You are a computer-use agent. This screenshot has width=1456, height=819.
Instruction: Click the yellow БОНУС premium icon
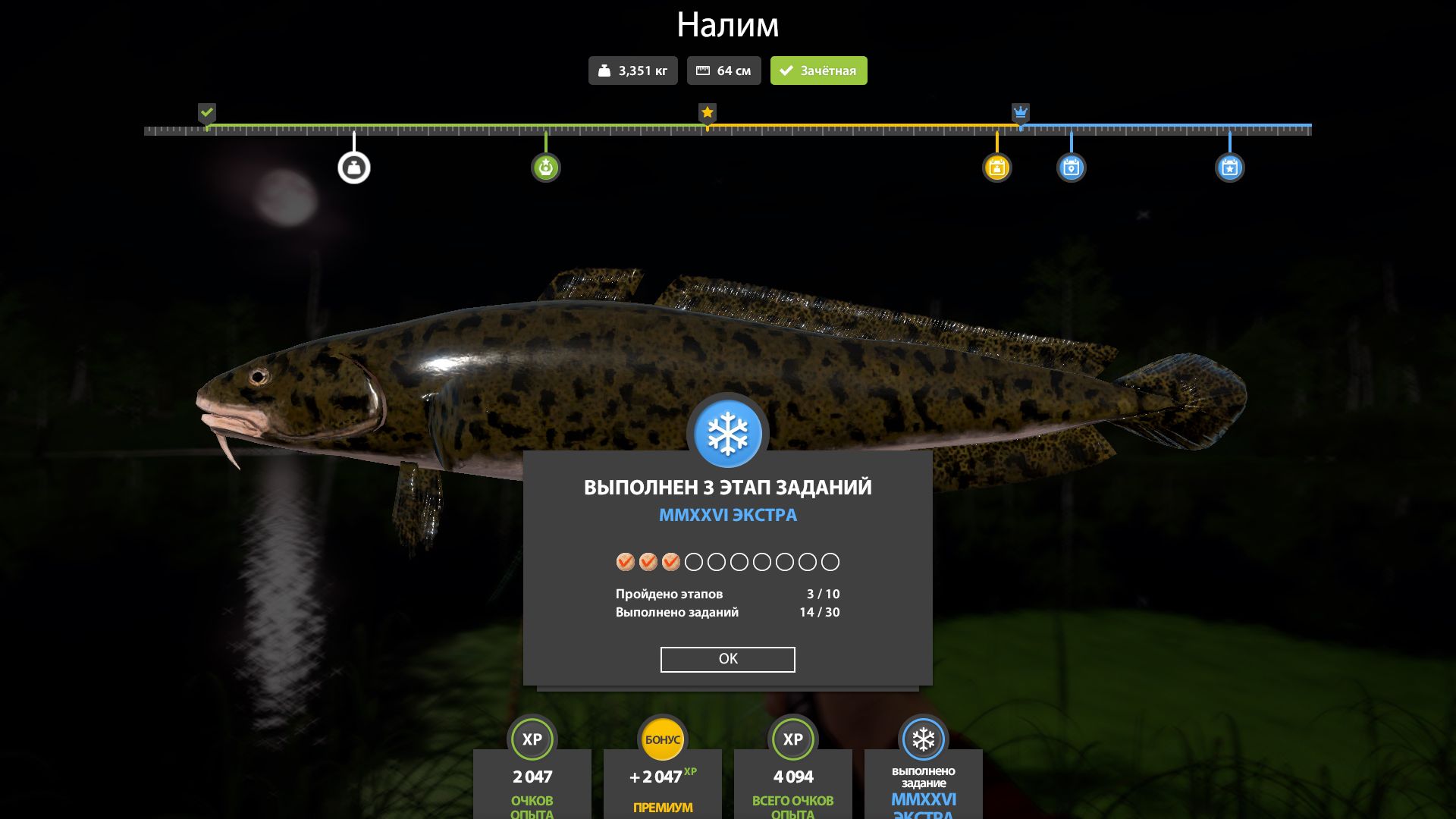pos(663,739)
